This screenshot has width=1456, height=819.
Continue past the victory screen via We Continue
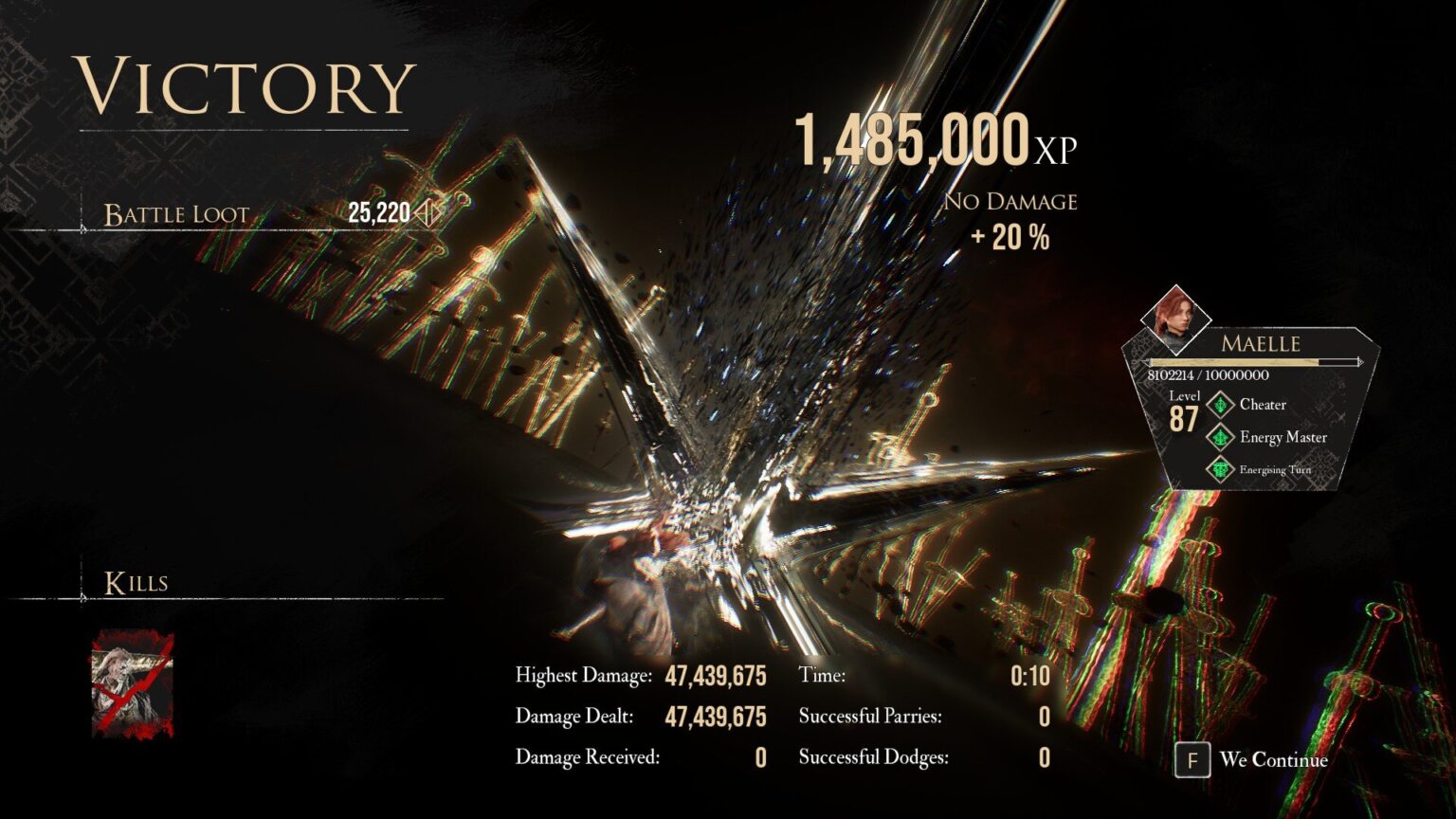point(1251,760)
